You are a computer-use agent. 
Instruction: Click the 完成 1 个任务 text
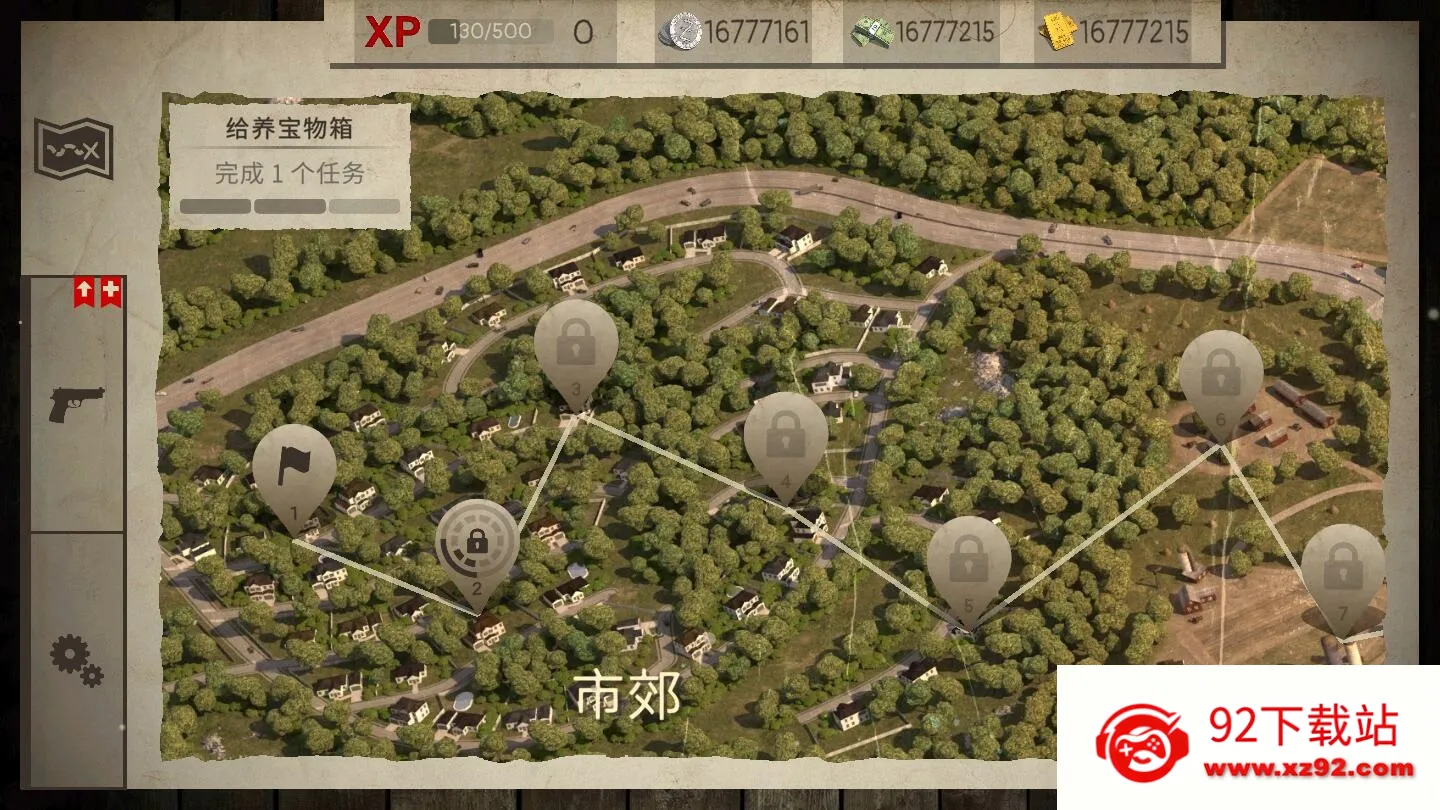[x=289, y=173]
